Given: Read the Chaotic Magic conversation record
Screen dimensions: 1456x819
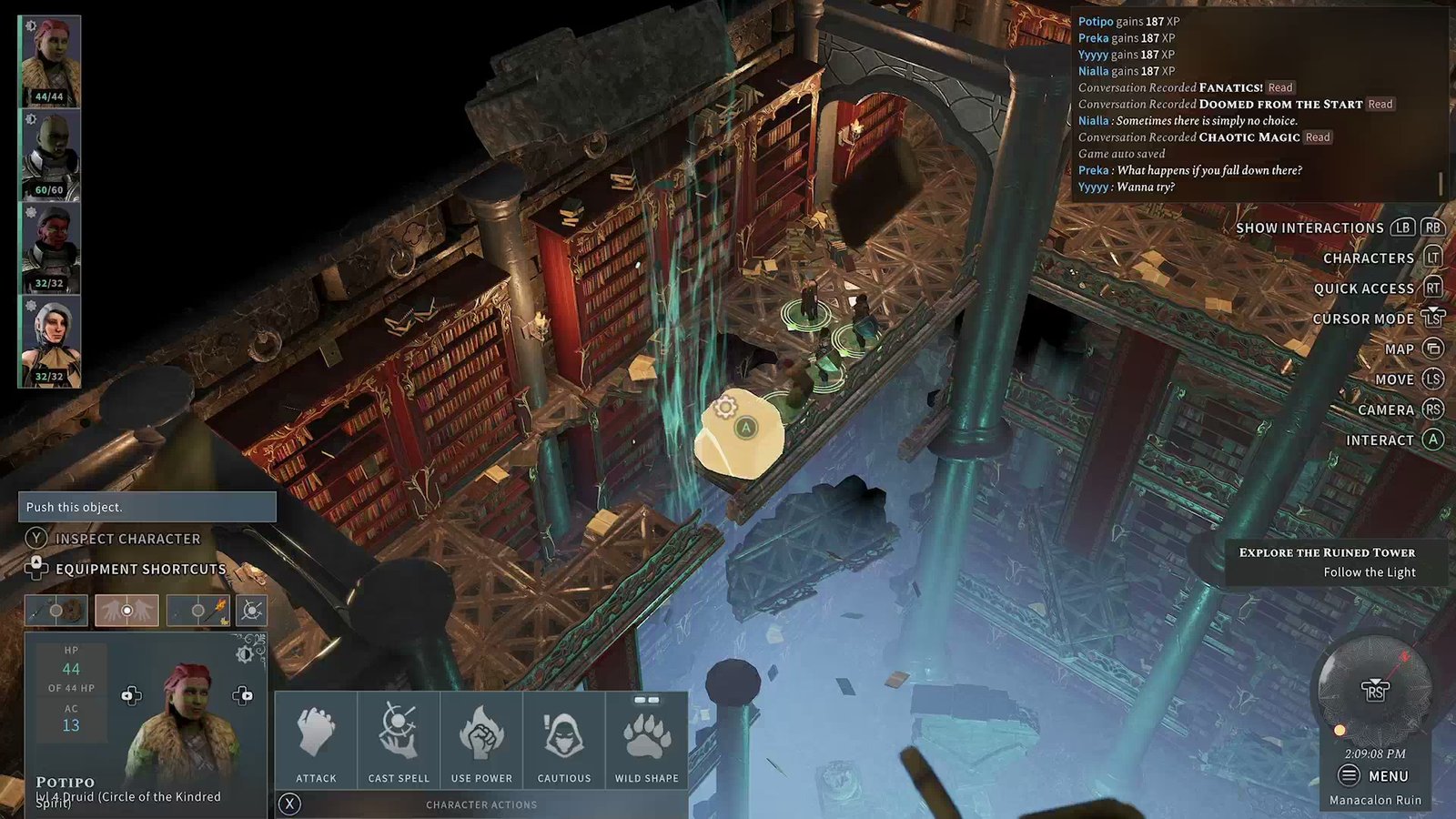Looking at the screenshot, I should point(1317,137).
